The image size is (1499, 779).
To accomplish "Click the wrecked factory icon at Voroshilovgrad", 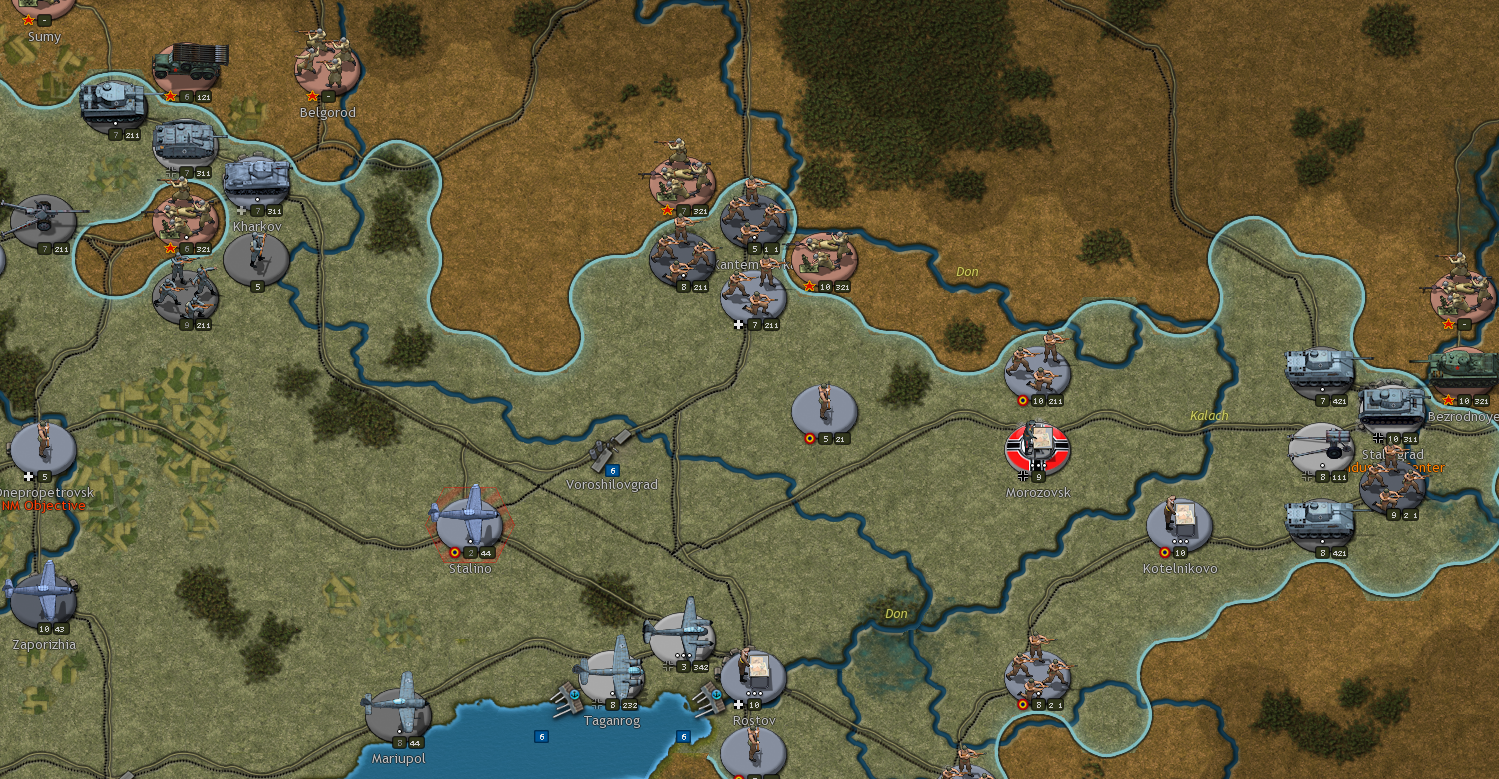I will click(603, 445).
